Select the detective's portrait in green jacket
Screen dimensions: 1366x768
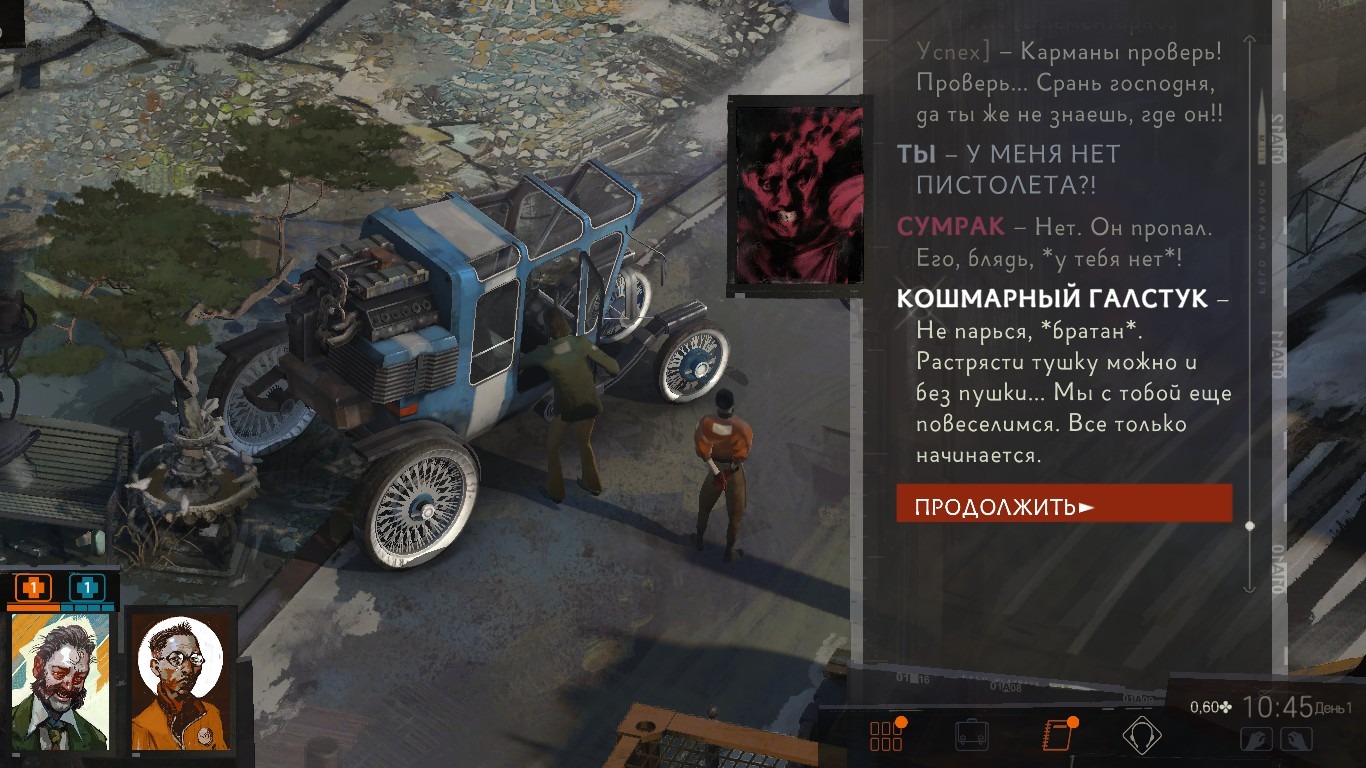click(x=59, y=681)
